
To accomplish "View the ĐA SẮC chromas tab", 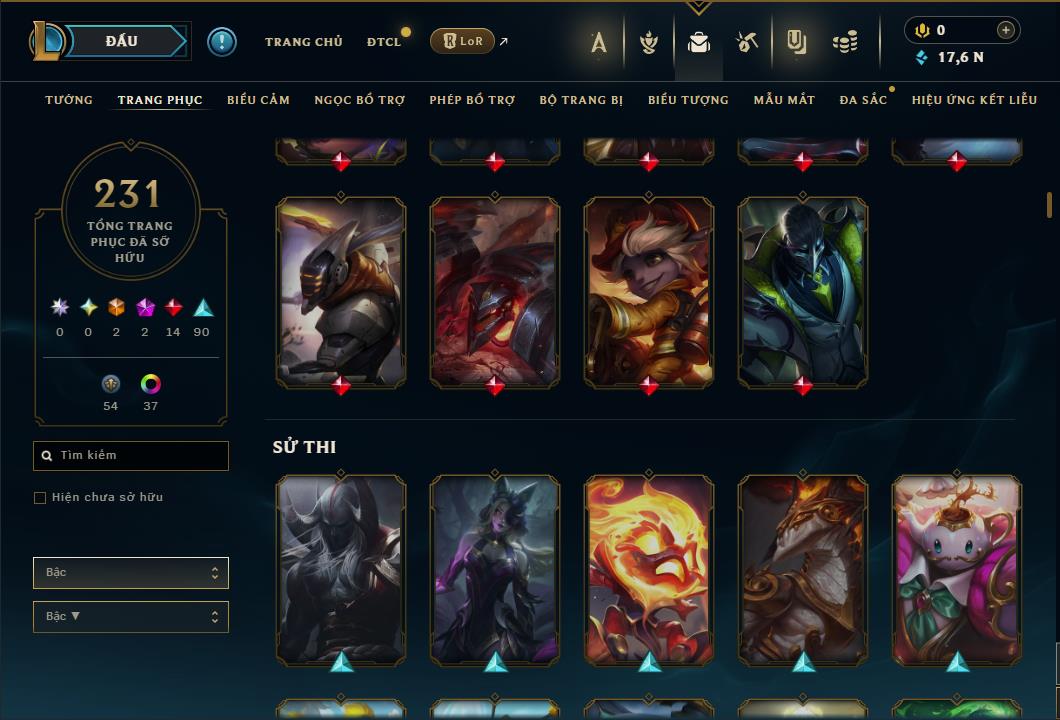I will (863, 100).
